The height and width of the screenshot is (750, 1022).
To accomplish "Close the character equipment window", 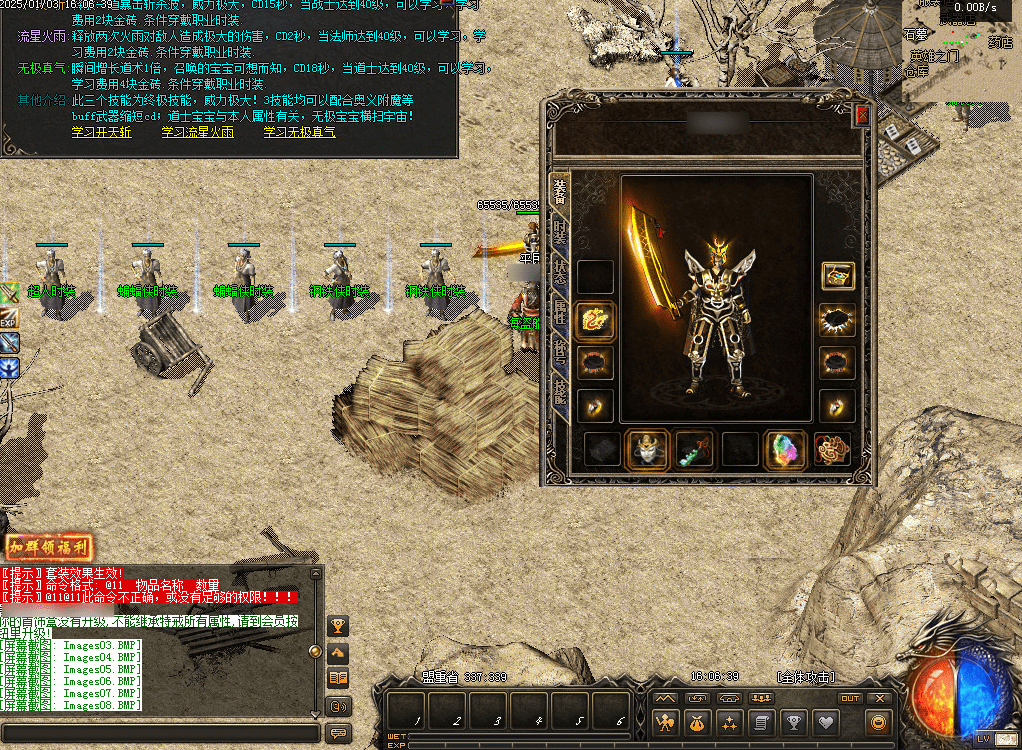I will pyautogui.click(x=862, y=116).
